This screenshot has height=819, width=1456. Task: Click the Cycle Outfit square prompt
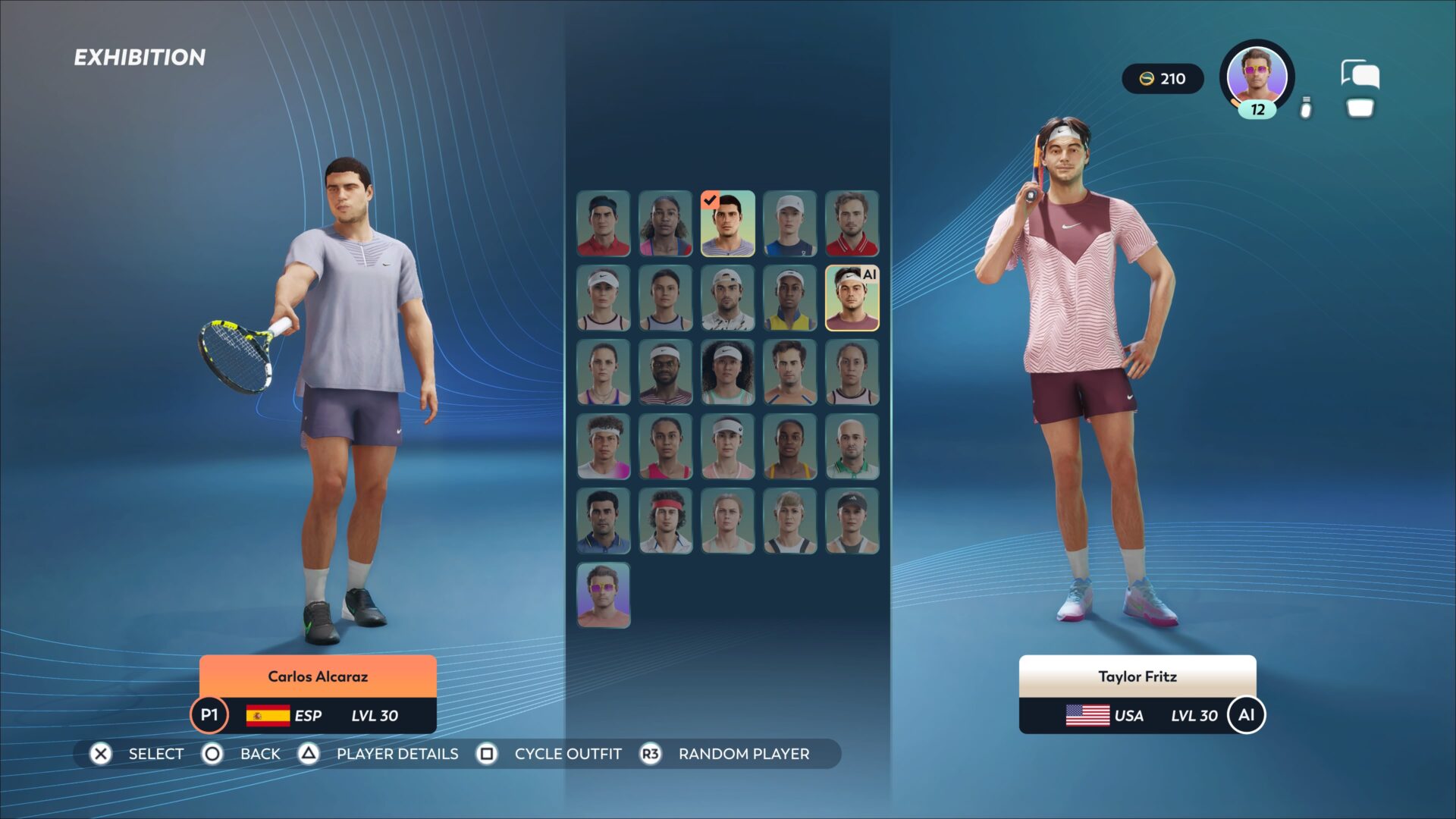pyautogui.click(x=486, y=754)
